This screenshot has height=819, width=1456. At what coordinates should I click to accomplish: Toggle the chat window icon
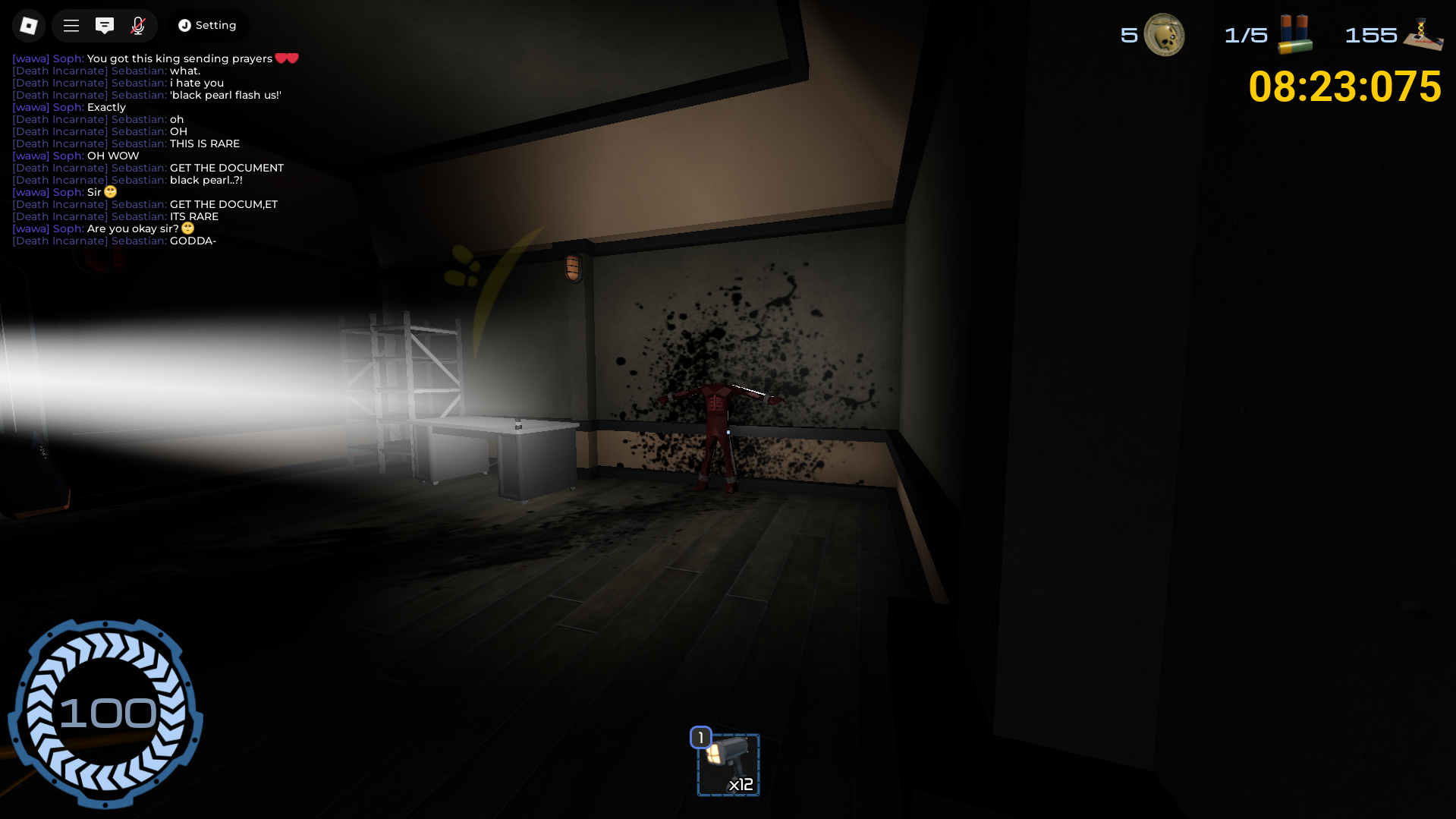(x=105, y=26)
